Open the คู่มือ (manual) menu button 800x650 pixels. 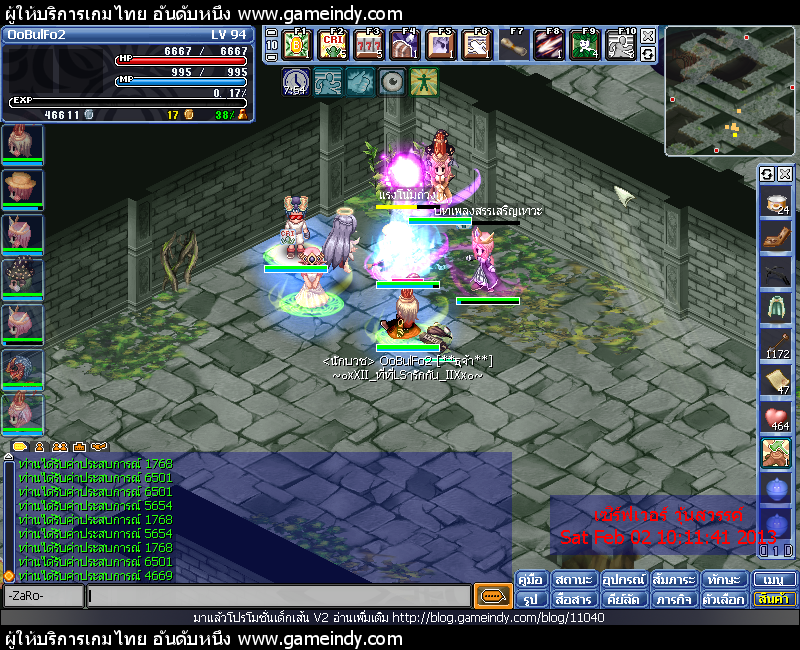pyautogui.click(x=531, y=579)
